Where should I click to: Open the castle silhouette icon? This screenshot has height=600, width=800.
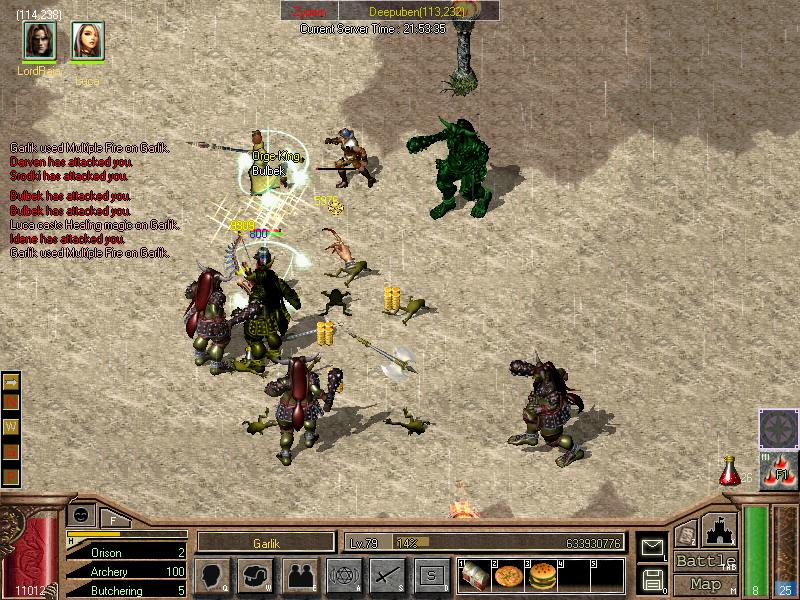pos(720,529)
